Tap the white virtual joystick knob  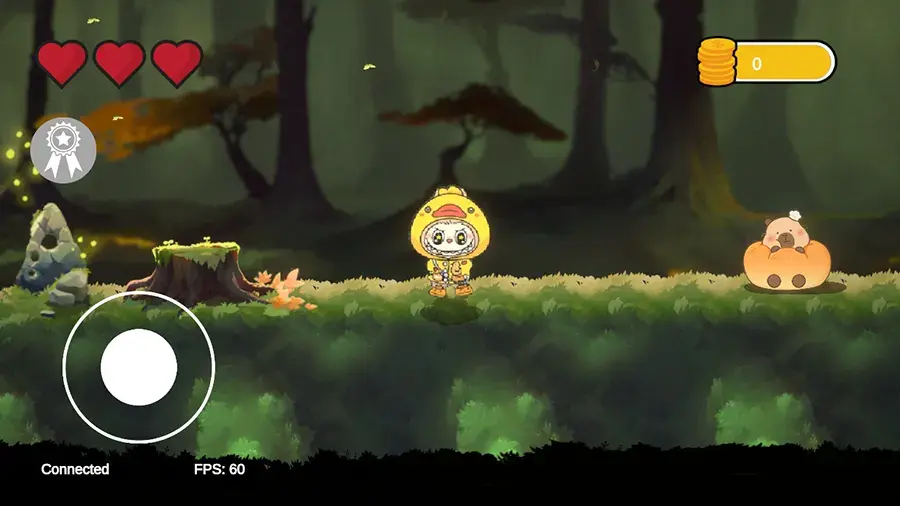[x=139, y=367]
